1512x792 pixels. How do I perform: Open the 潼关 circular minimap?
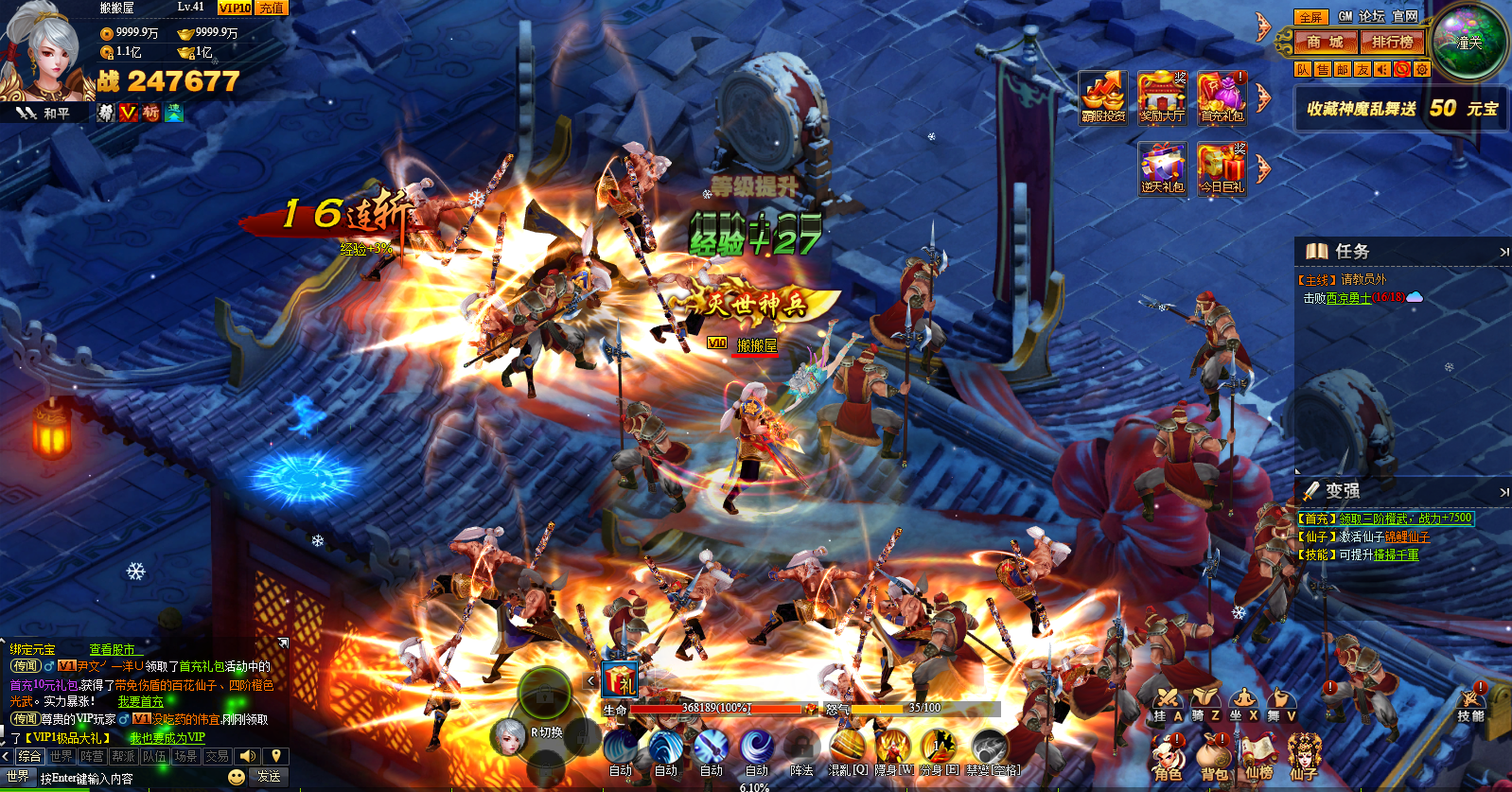(x=1468, y=43)
